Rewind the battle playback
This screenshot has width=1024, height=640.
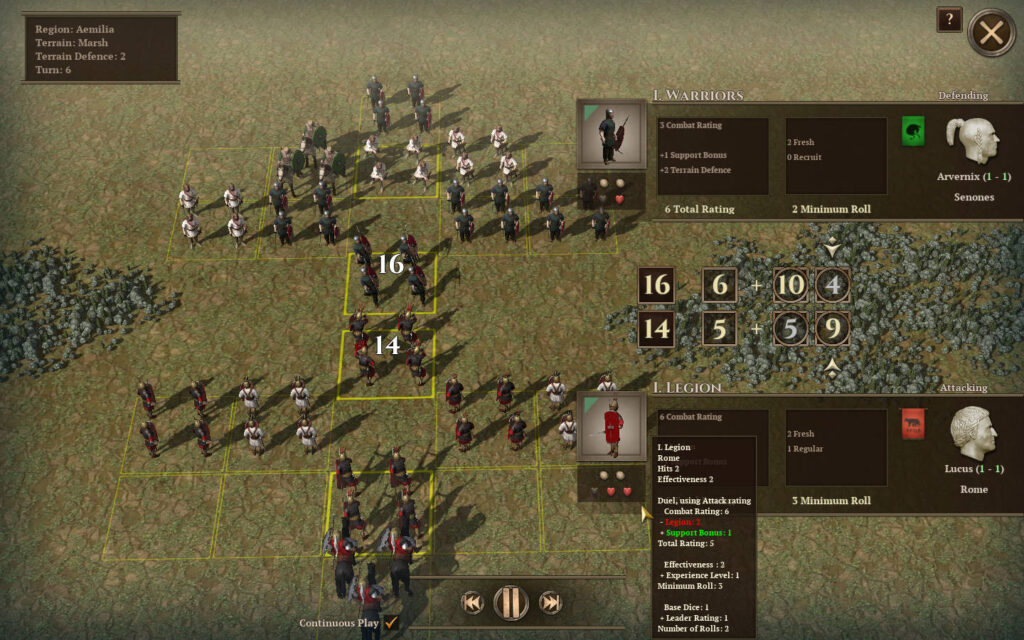(472, 602)
